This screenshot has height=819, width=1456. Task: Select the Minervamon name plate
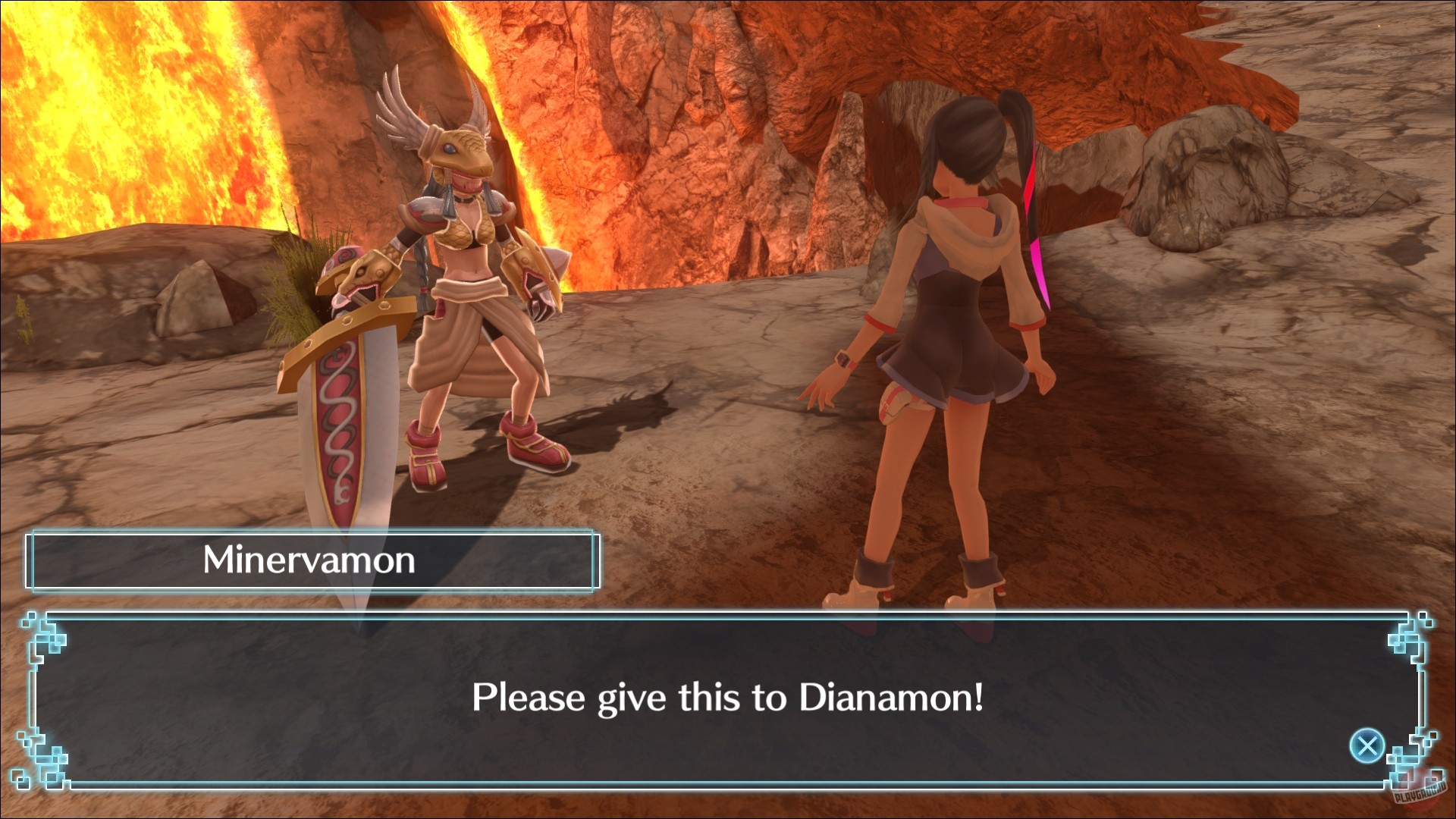tap(311, 561)
